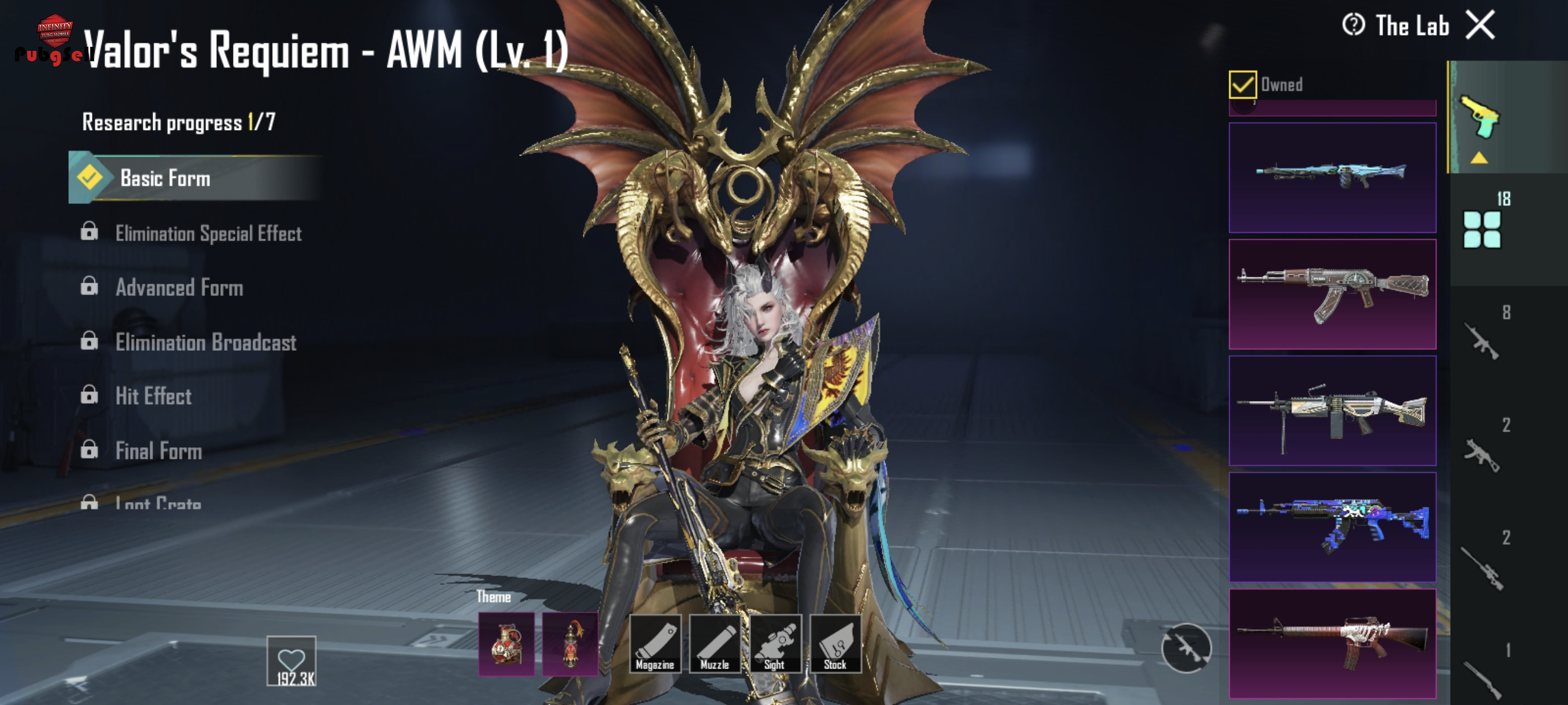The height and width of the screenshot is (705, 1568).
Task: Pick the blue light machine gun skin
Action: 1332,177
